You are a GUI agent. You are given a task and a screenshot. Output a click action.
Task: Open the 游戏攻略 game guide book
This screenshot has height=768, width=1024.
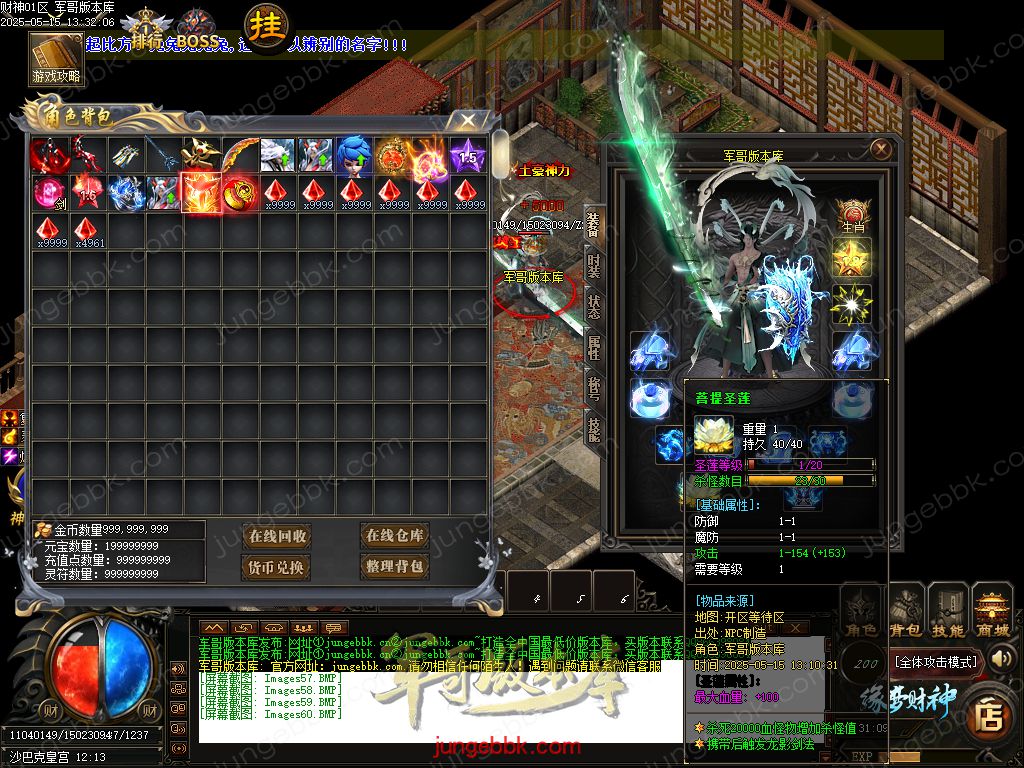pos(56,59)
